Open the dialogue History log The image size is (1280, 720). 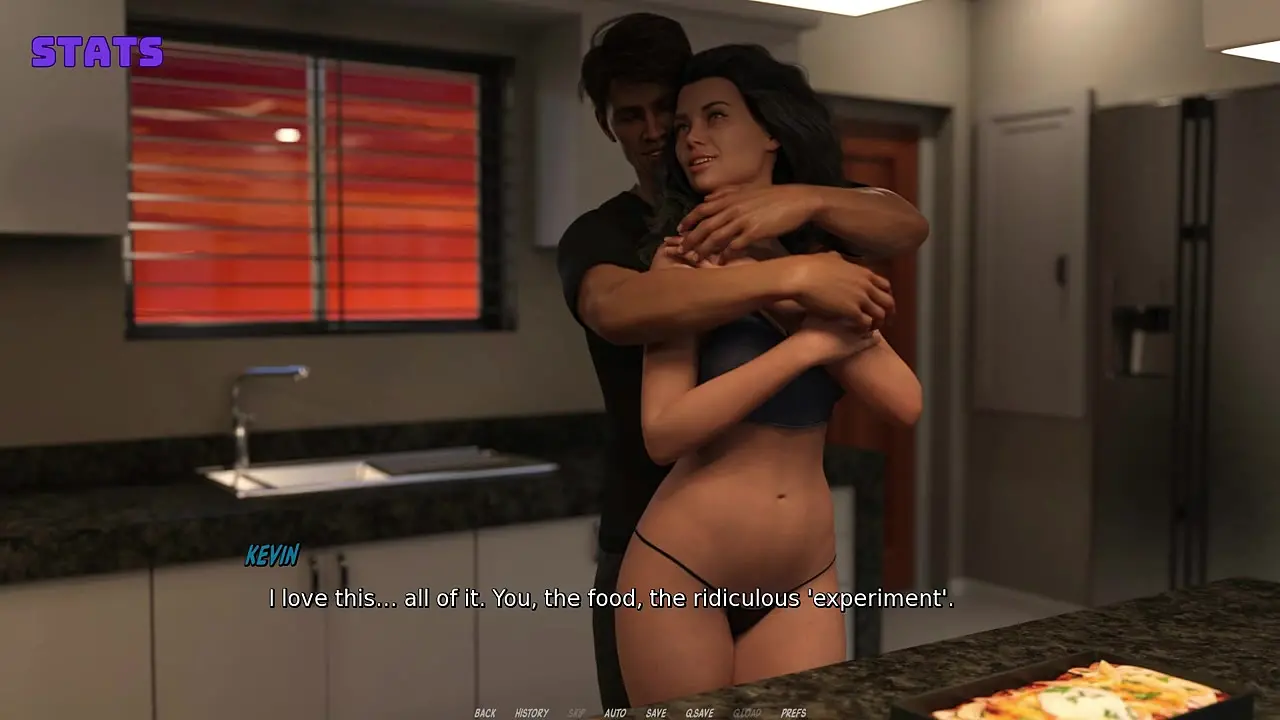point(531,713)
